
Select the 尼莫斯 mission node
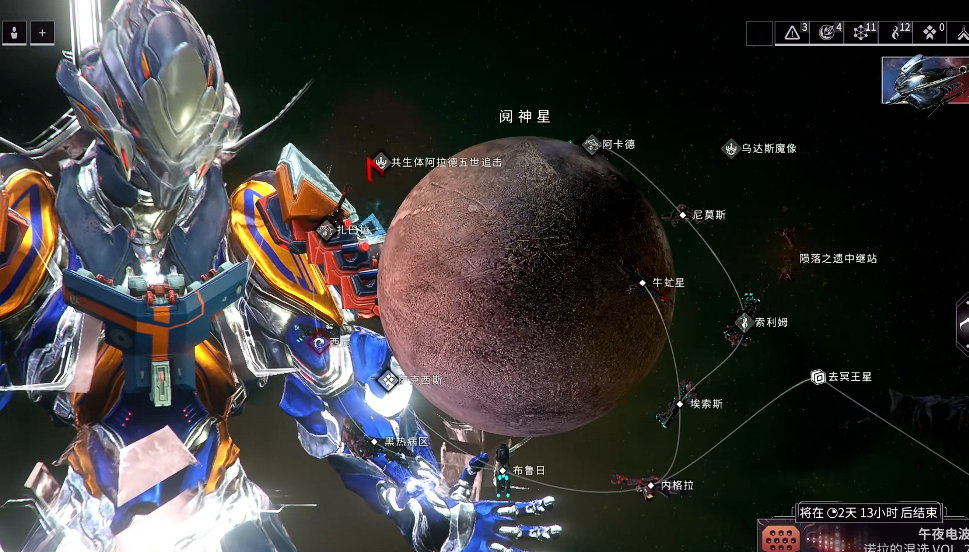[x=684, y=215]
